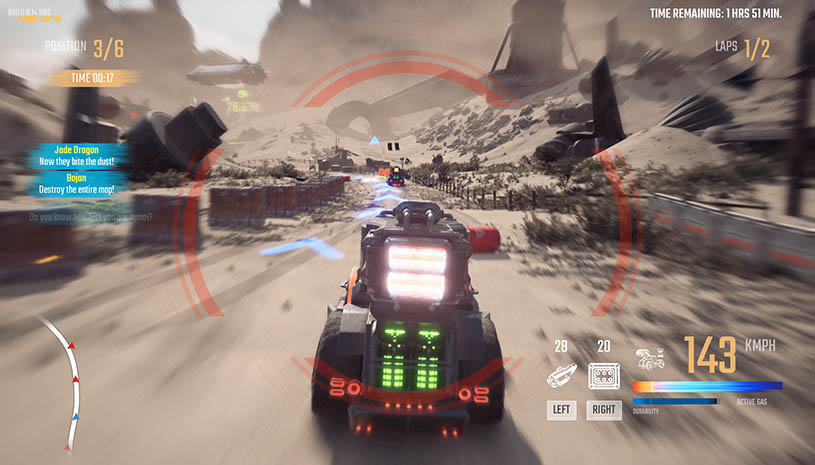This screenshot has width=815, height=465.
Task: Open Bojan's chat message
Action: click(79, 183)
